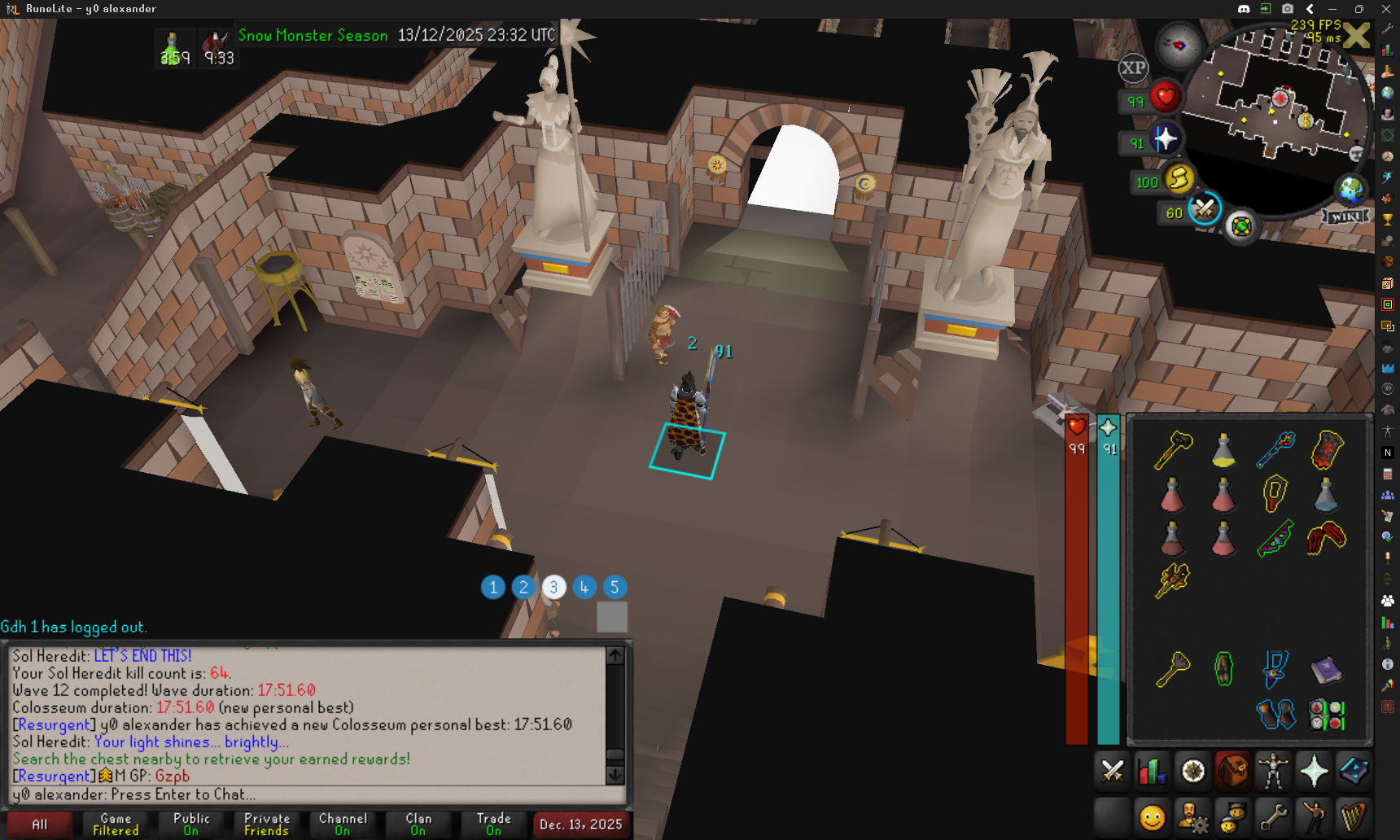Open the Combat Options tab
Screen dimensions: 1400x840
click(1112, 771)
